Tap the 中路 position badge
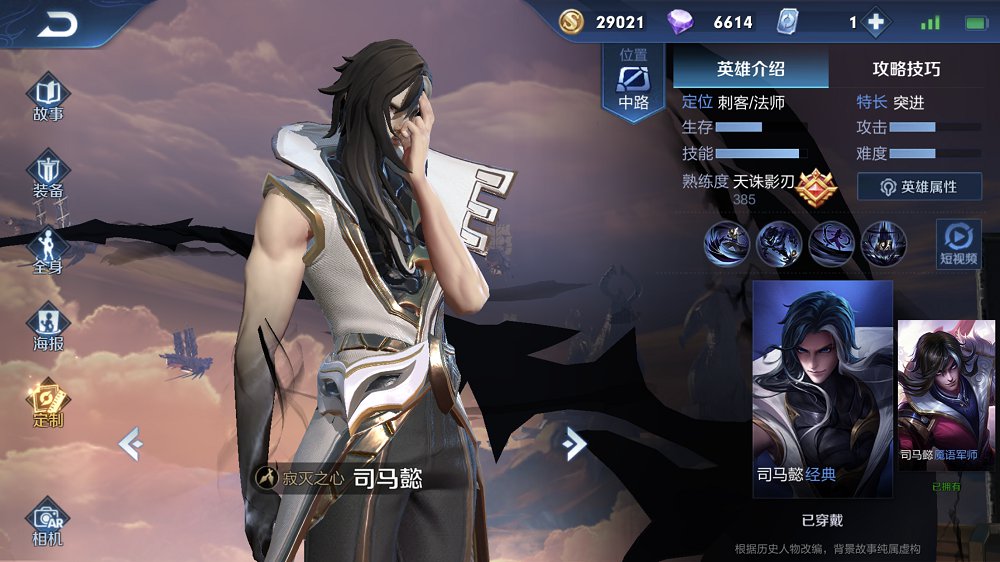This screenshot has width=1000, height=562. [633, 82]
